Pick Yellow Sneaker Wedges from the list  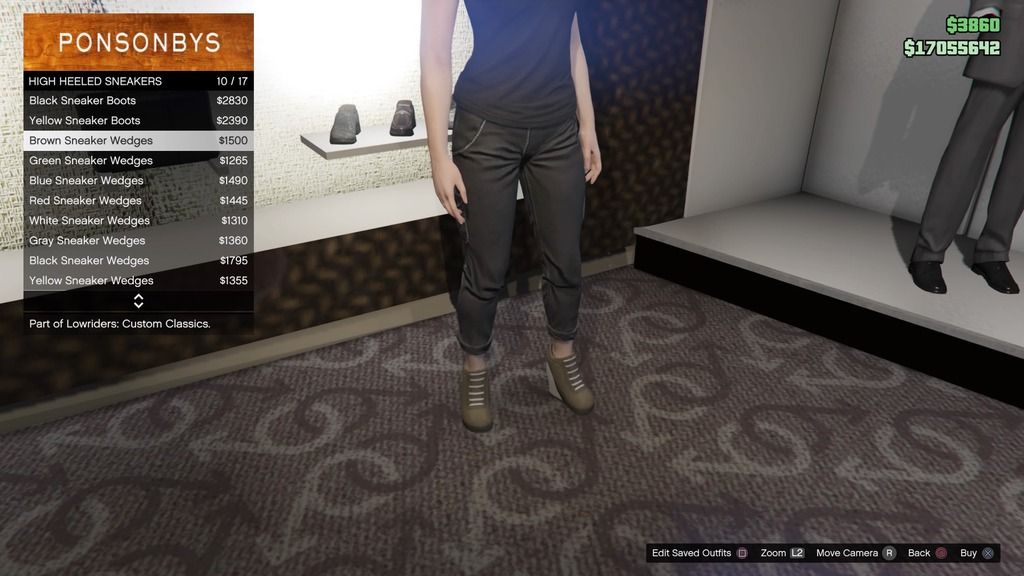(138, 281)
